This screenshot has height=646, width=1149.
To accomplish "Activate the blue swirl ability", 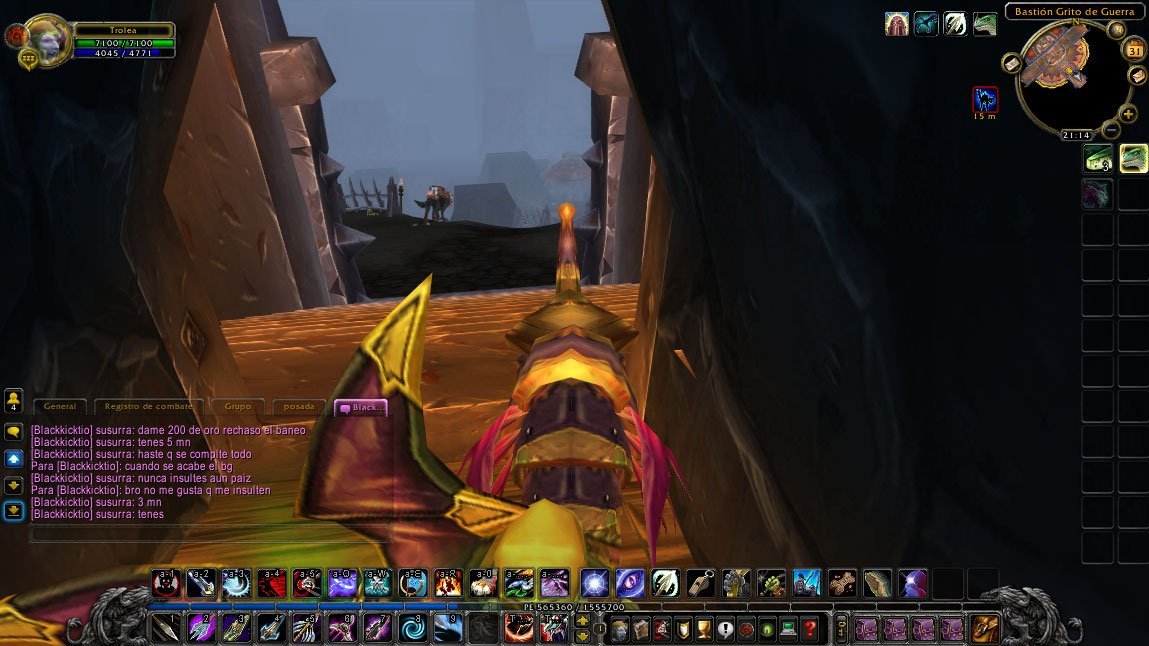I will (413, 628).
